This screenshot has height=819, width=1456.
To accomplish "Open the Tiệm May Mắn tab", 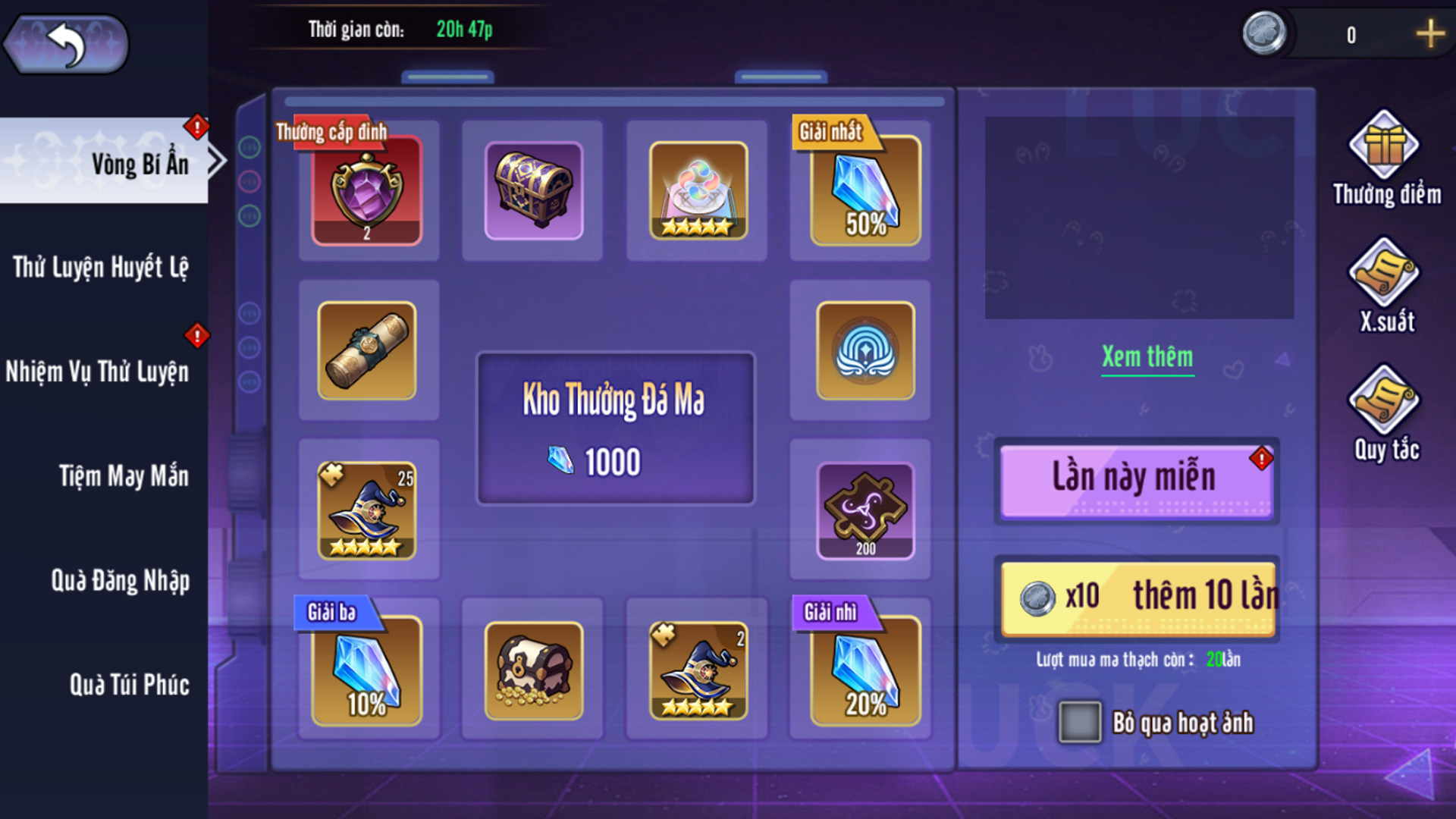I will pos(123,476).
